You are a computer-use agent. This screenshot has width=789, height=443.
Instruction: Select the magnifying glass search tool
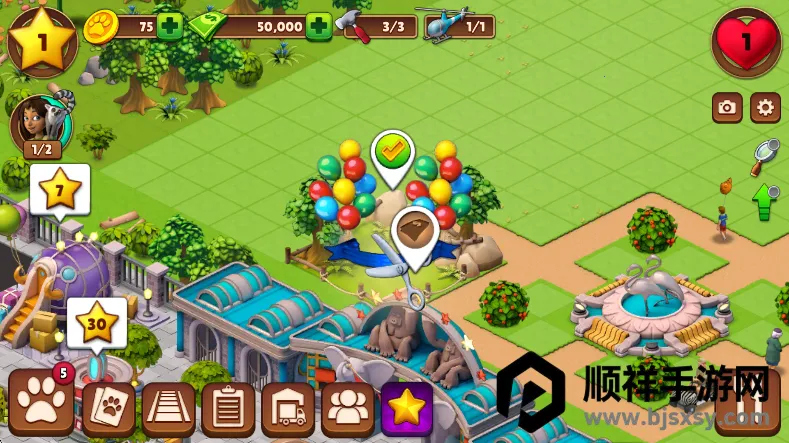[765, 153]
